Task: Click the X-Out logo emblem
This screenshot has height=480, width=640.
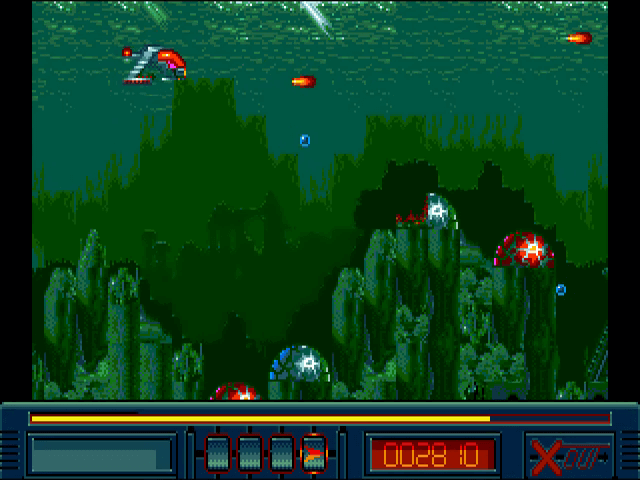Action: click(x=566, y=454)
